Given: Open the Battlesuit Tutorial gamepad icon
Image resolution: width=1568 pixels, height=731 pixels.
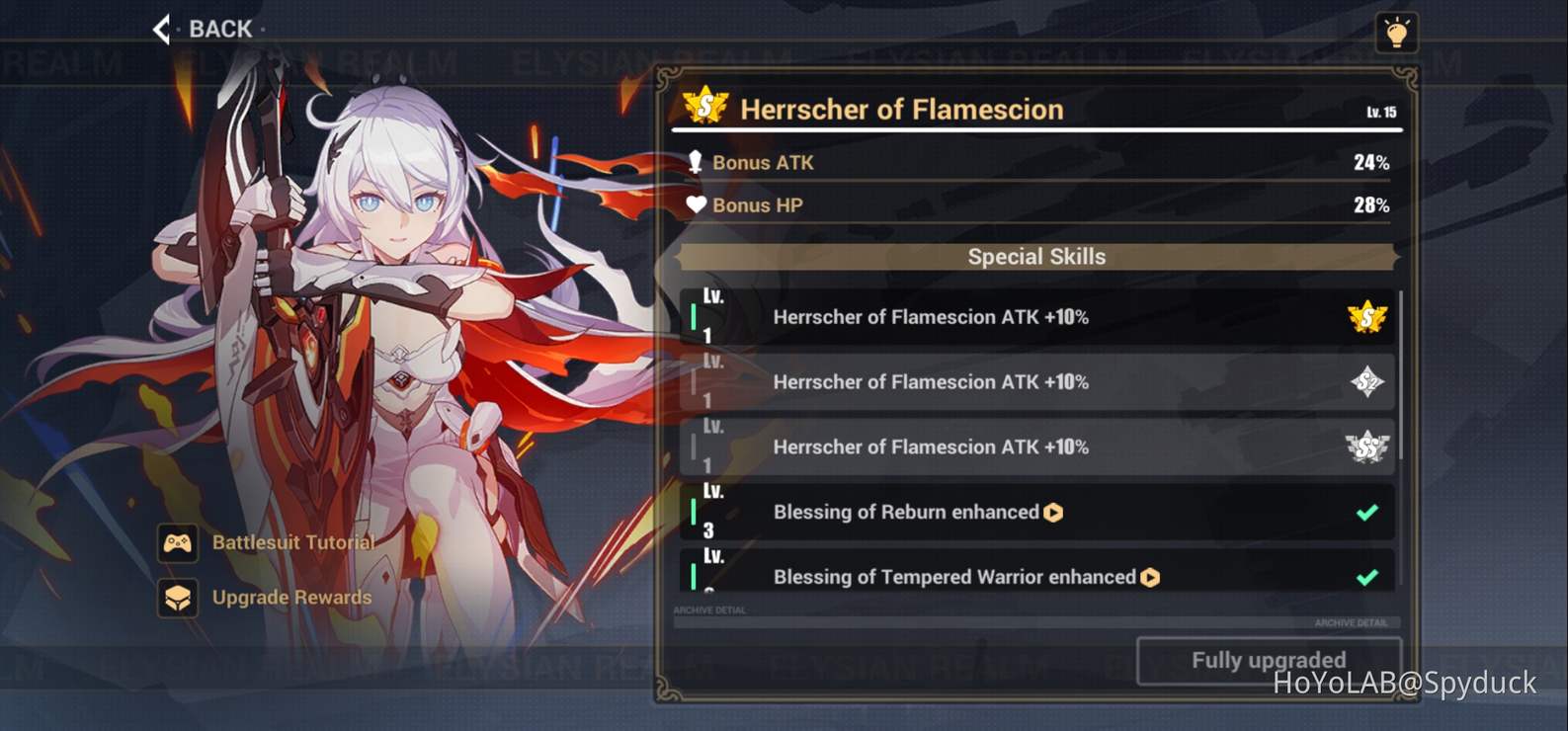Looking at the screenshot, I should pyautogui.click(x=179, y=543).
